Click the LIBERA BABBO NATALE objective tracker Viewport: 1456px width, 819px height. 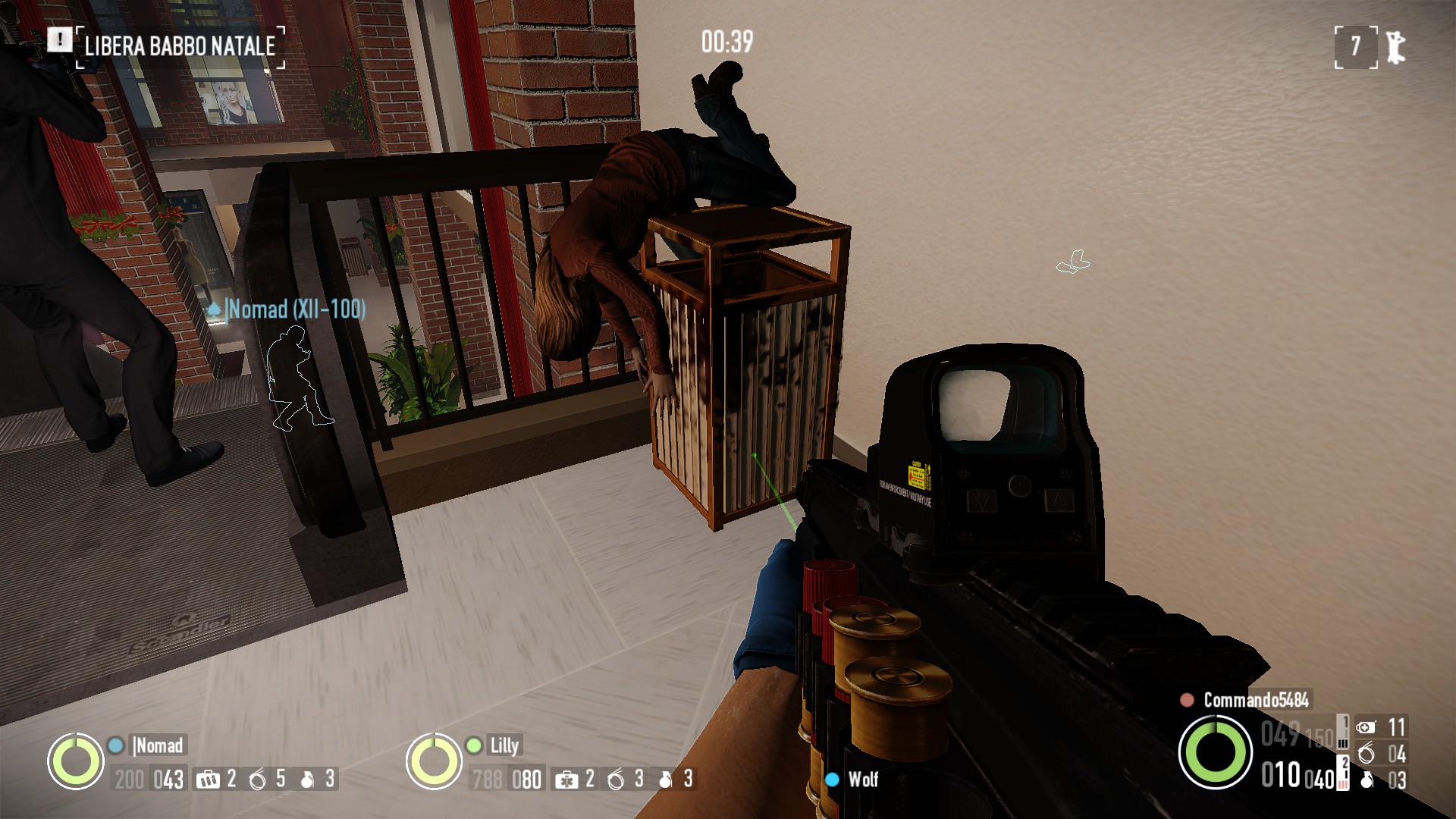(180, 46)
